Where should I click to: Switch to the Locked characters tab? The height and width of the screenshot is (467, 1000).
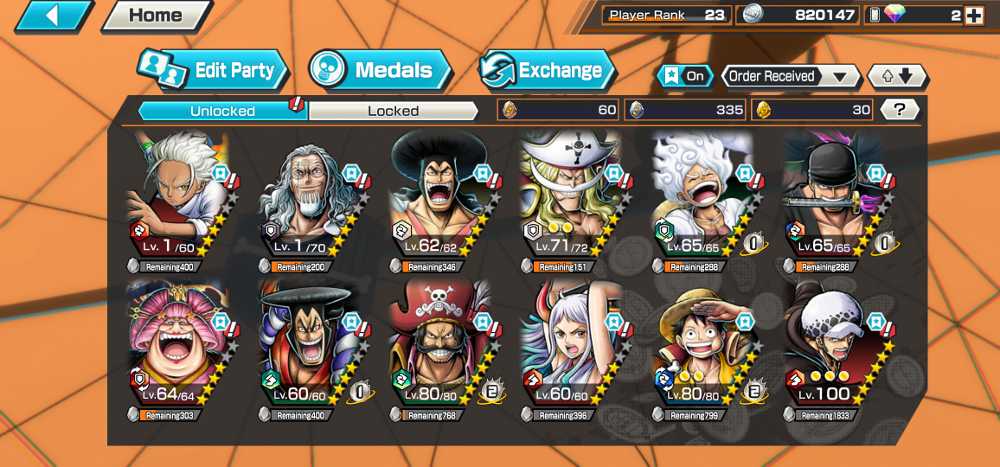[393, 111]
